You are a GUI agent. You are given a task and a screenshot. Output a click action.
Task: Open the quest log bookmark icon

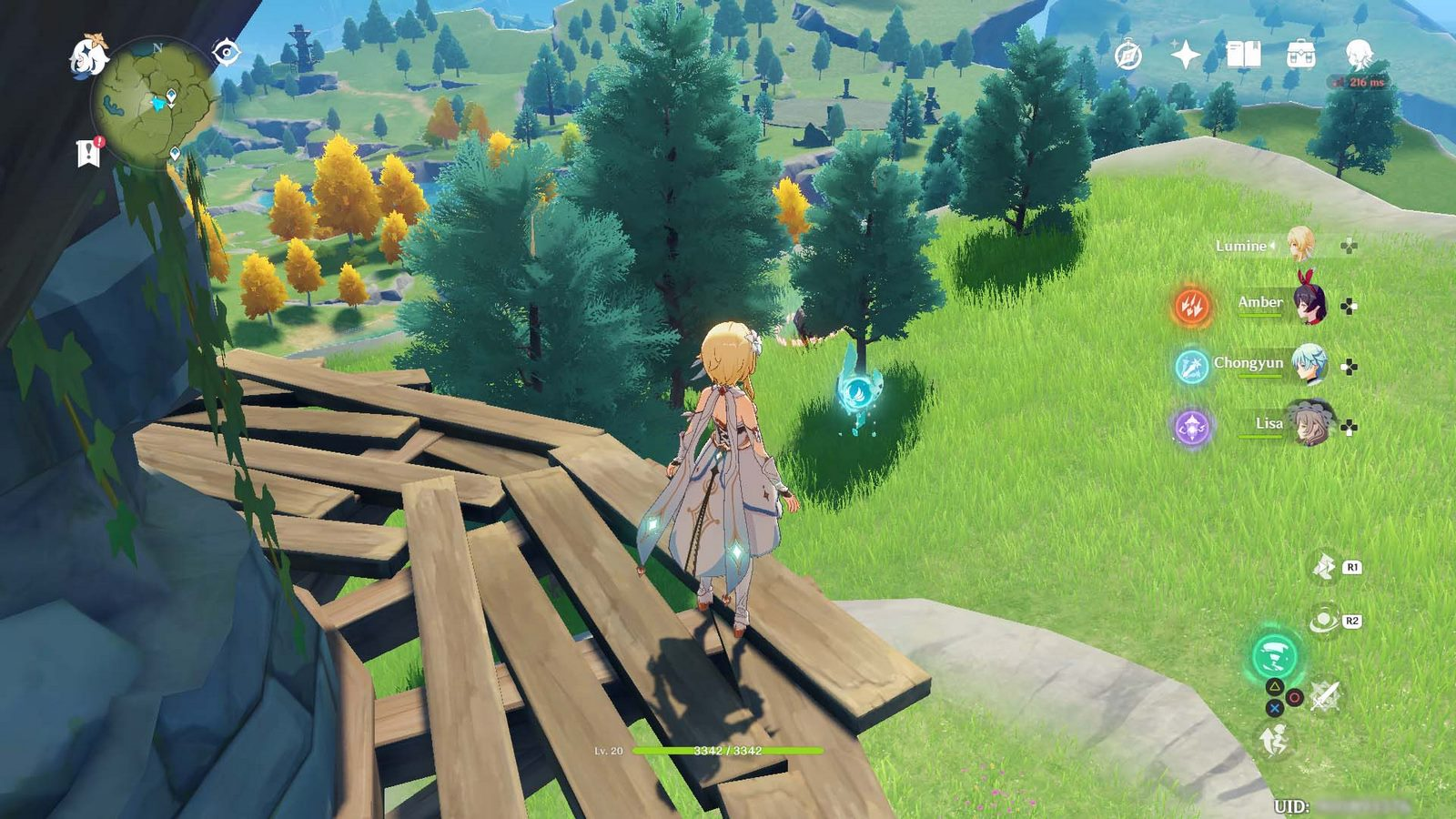point(89,153)
